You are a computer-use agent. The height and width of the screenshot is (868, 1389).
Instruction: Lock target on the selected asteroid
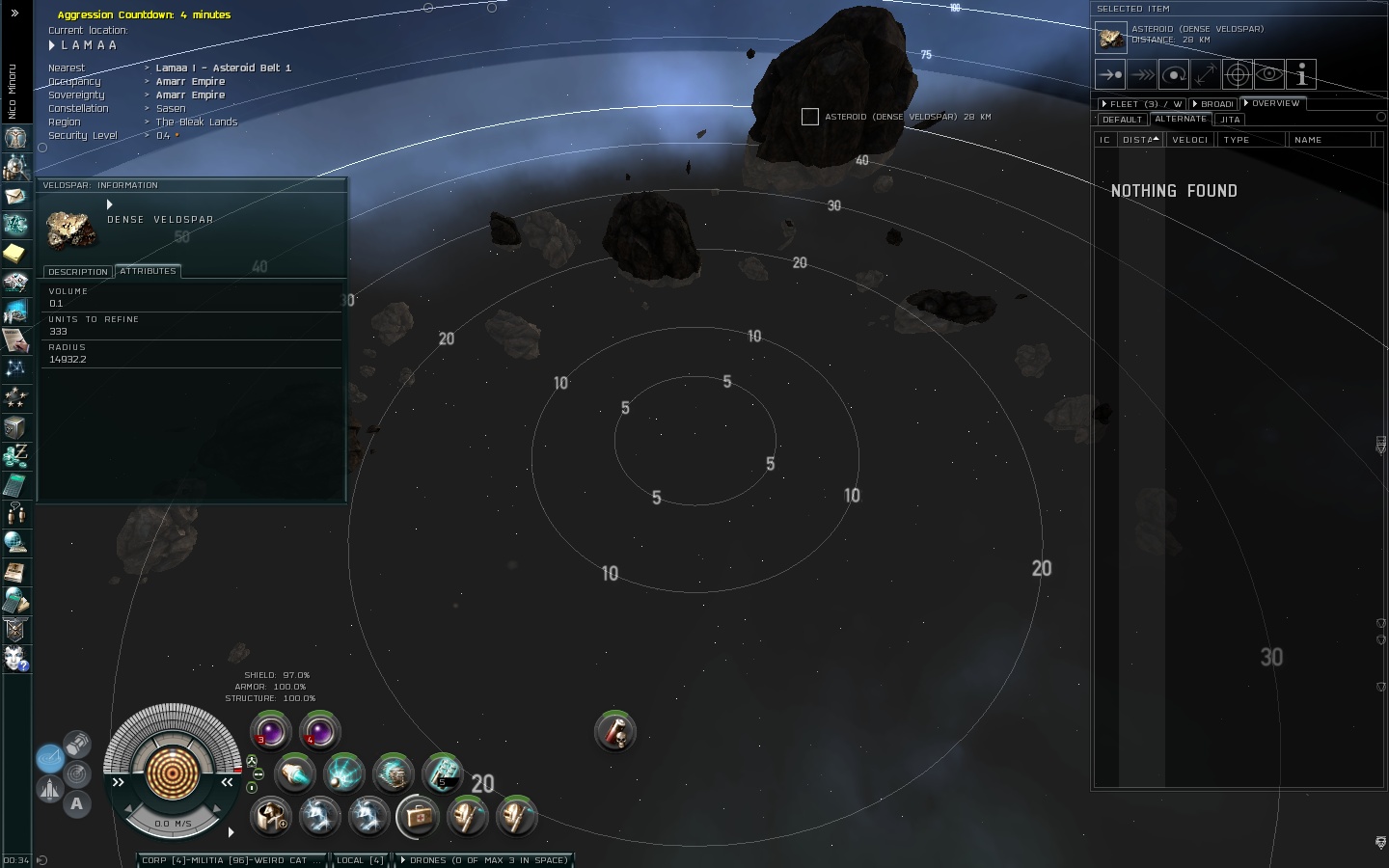(x=1238, y=74)
